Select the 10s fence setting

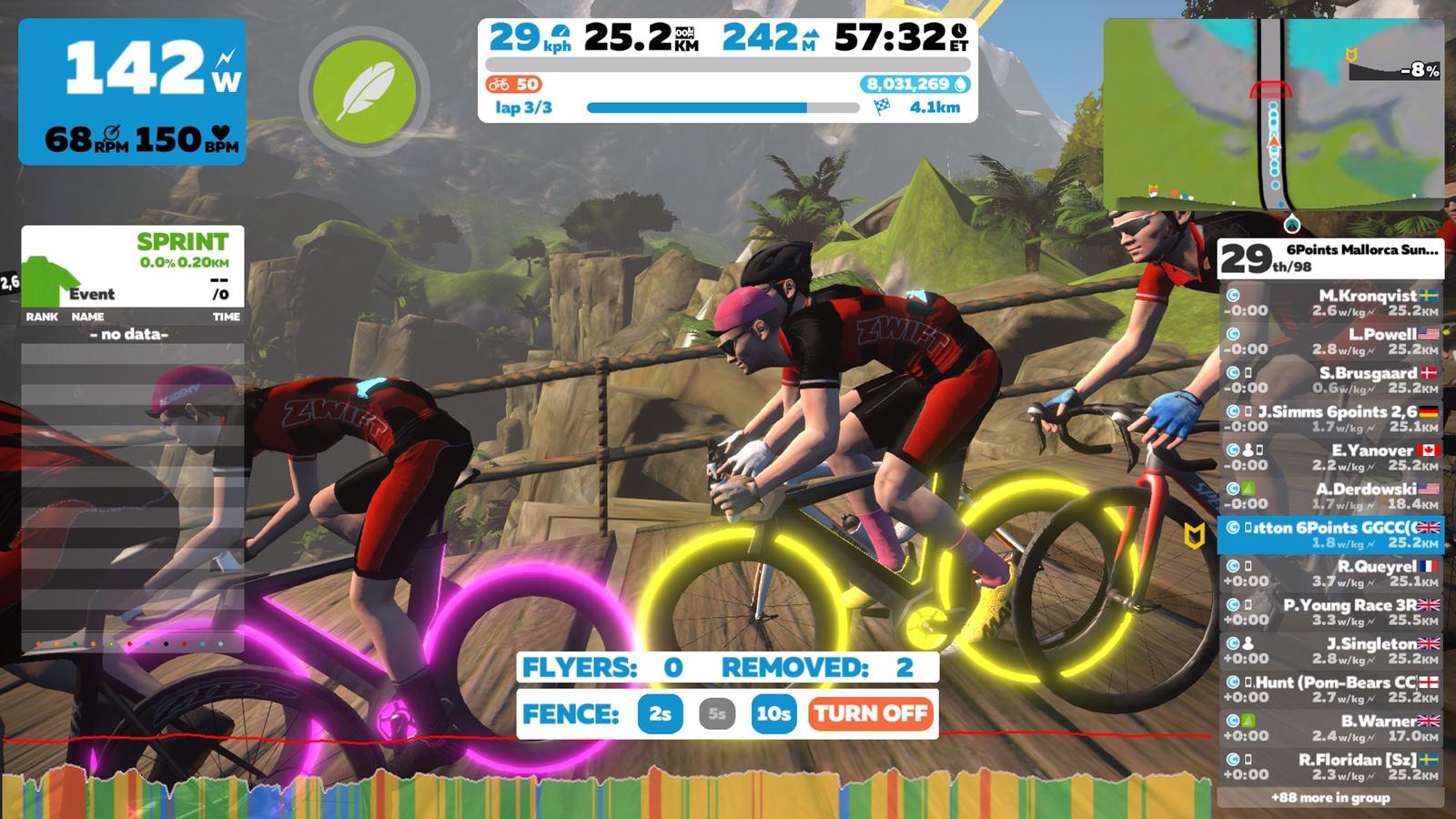click(773, 714)
